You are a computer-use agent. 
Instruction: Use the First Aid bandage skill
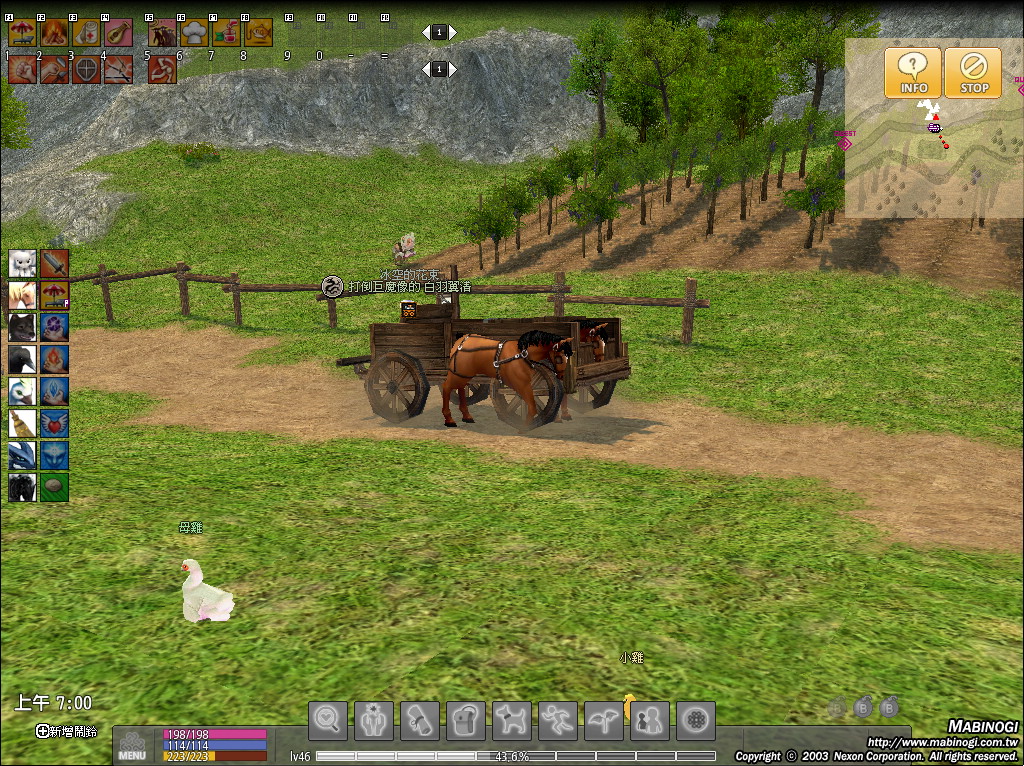86,33
